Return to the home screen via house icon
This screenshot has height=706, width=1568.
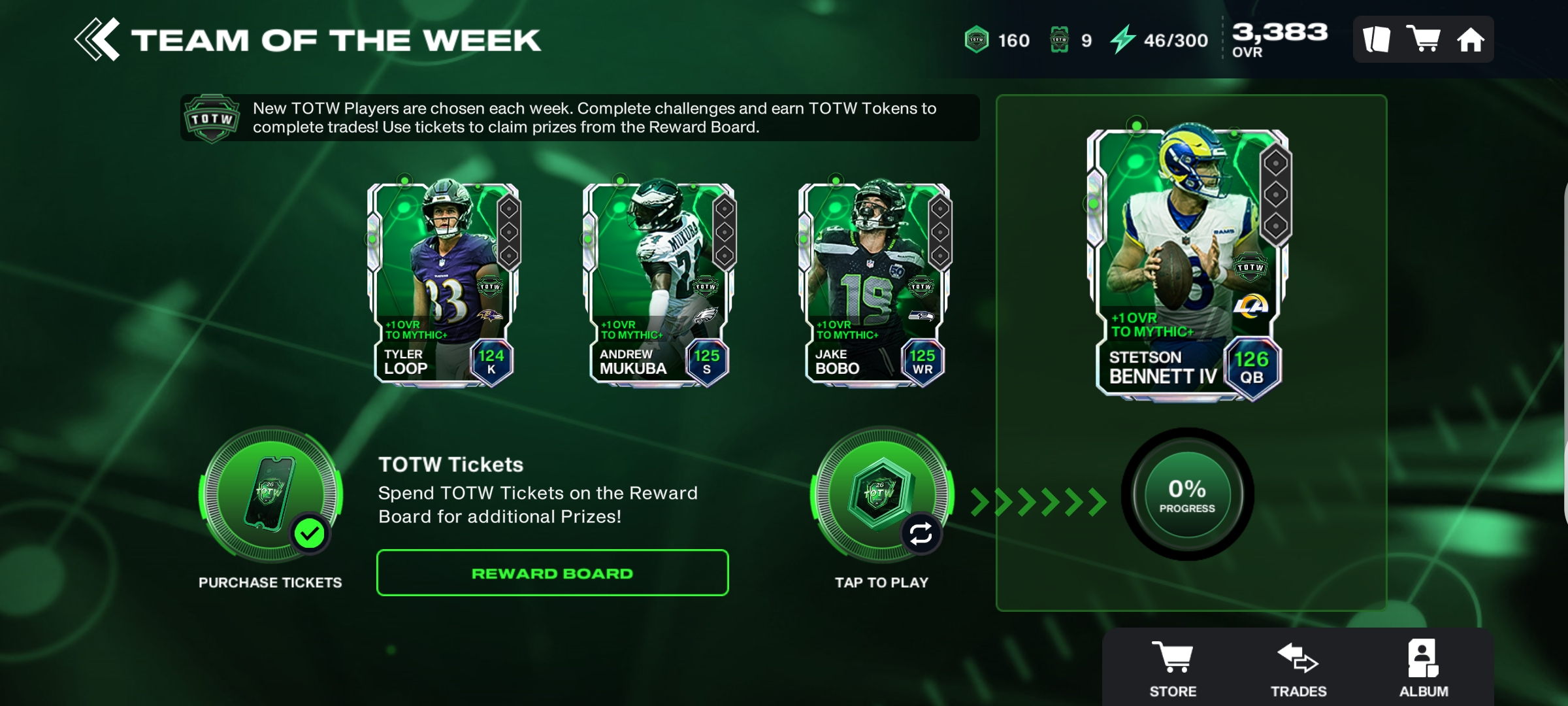click(1471, 40)
